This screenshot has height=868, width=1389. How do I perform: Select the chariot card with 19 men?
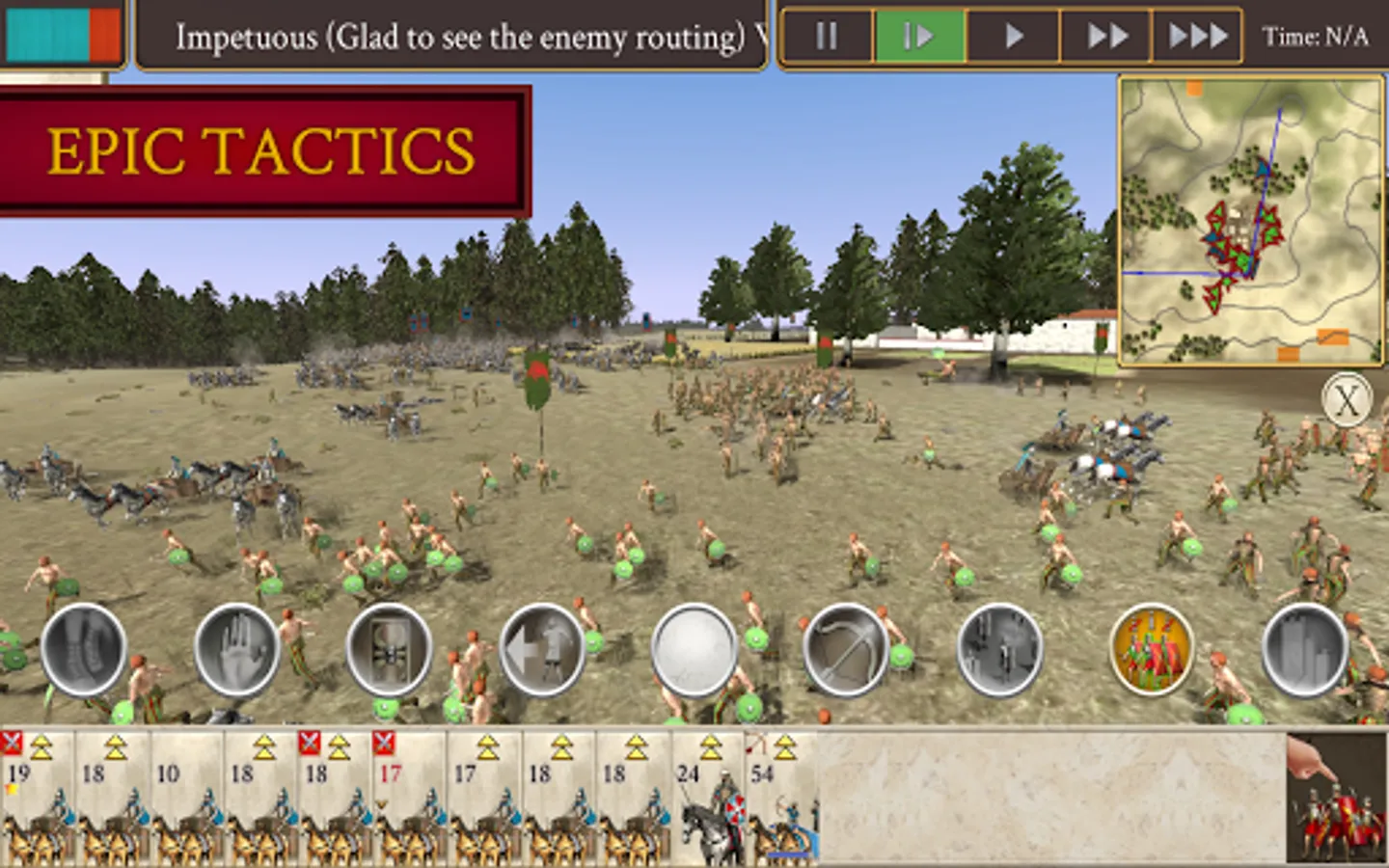(x=38, y=799)
